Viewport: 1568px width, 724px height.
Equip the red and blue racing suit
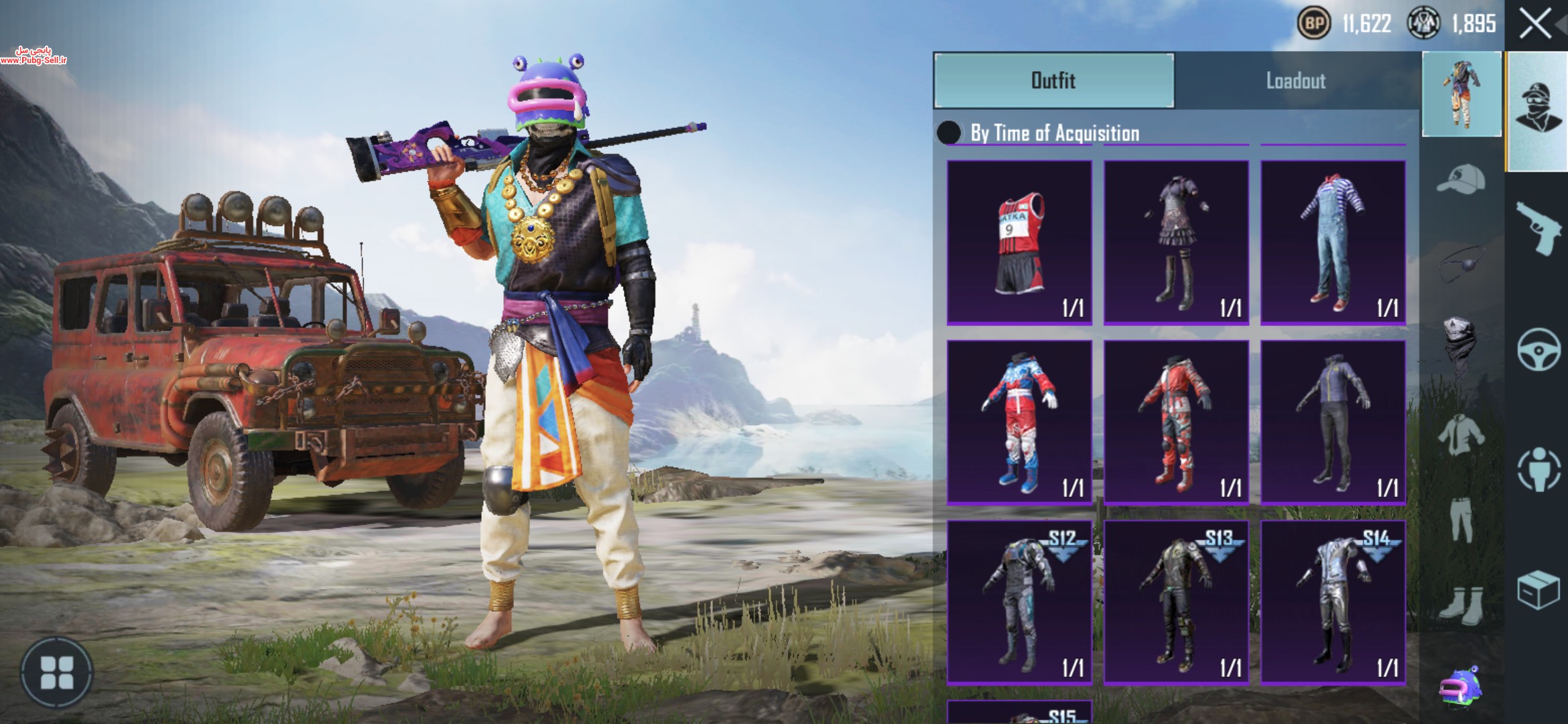(x=1019, y=422)
